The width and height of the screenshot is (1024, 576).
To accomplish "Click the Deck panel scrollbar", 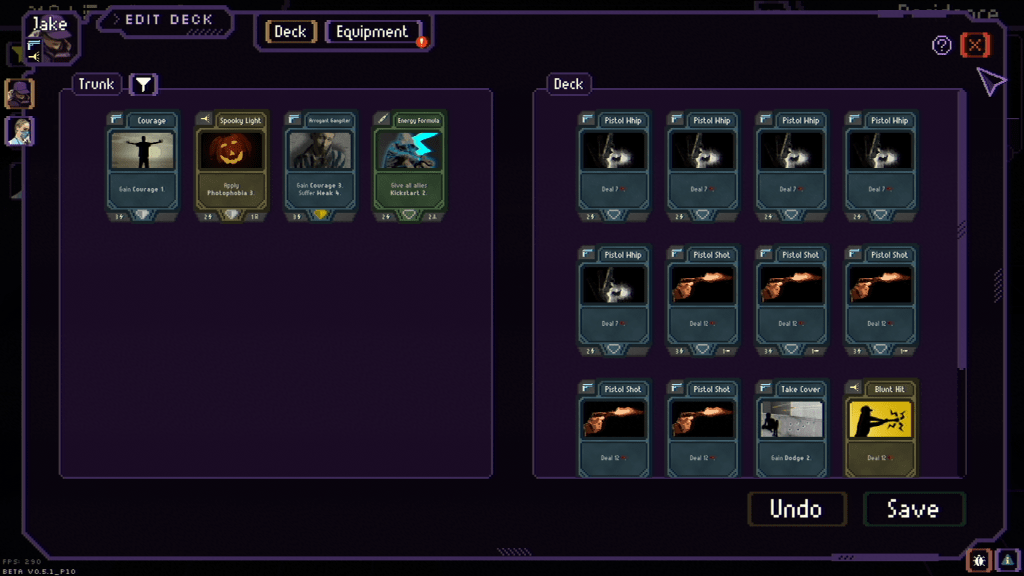I will (x=962, y=230).
